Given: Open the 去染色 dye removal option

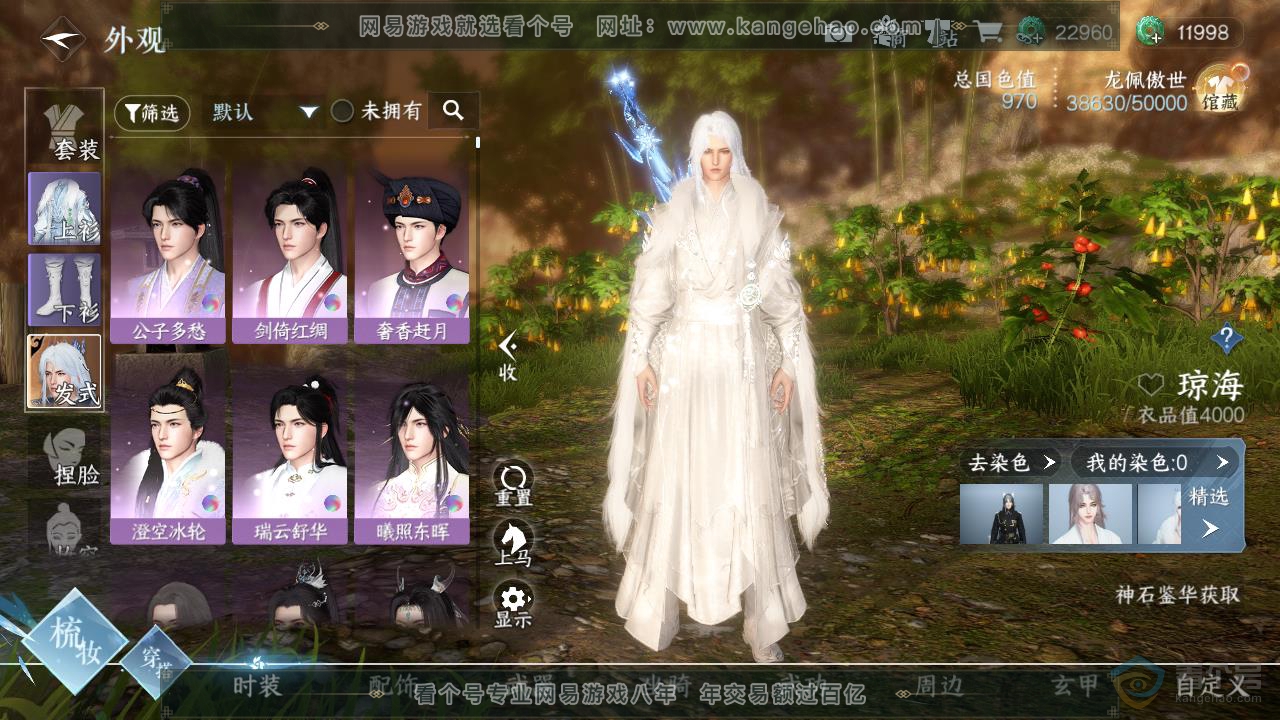Looking at the screenshot, I should [1011, 462].
